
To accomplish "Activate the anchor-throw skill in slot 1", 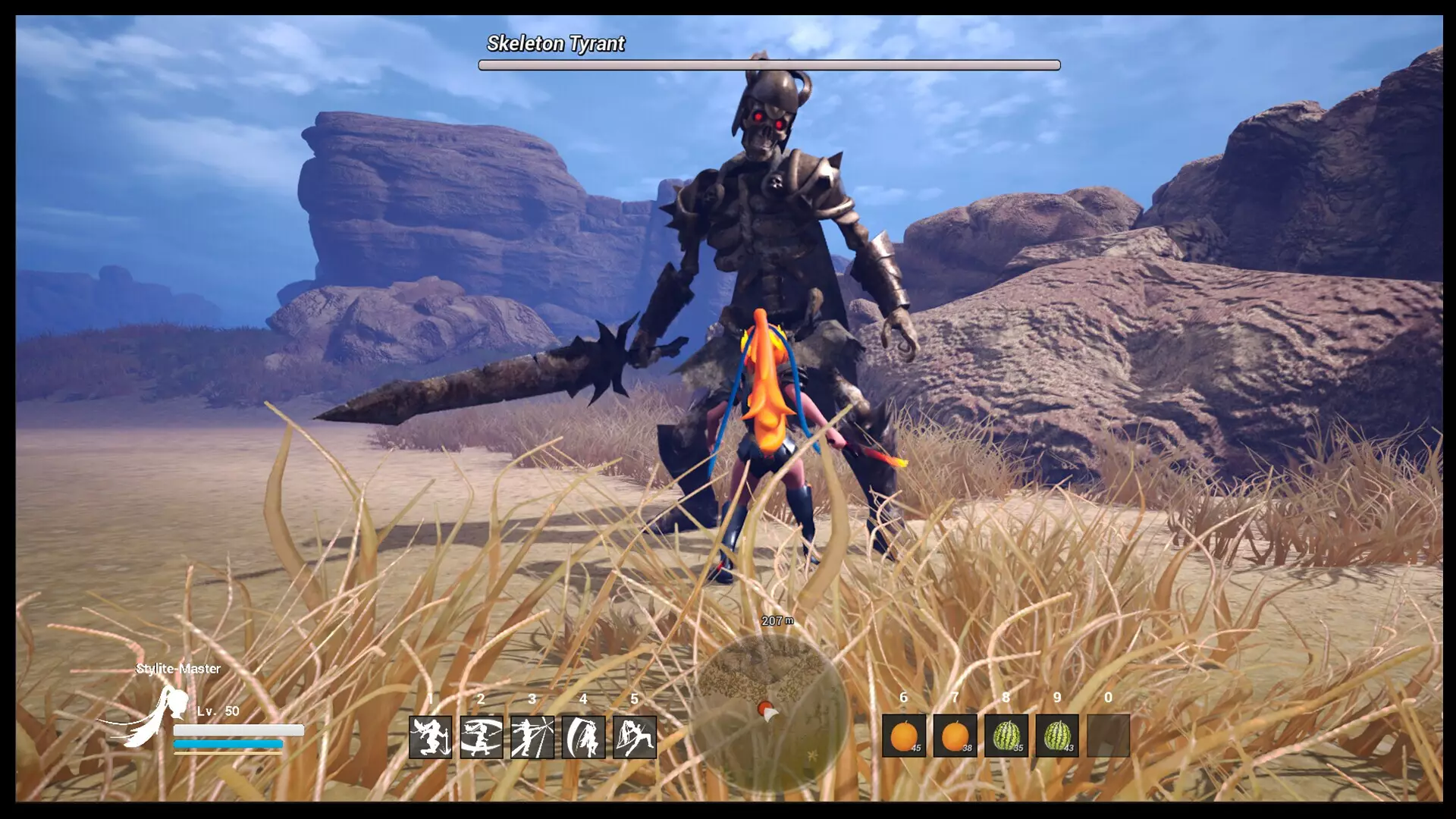I will point(430,736).
